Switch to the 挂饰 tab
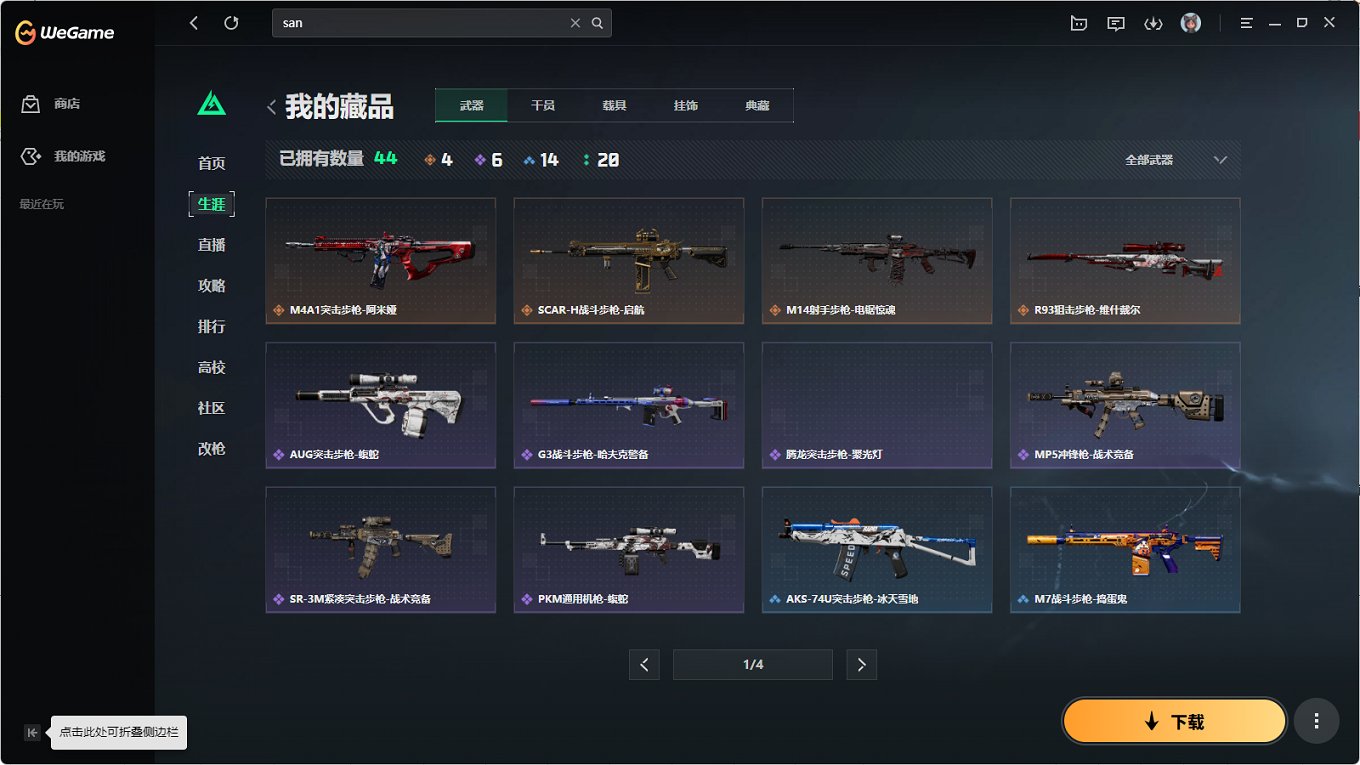Screen dimensions: 1360x765 point(686,104)
